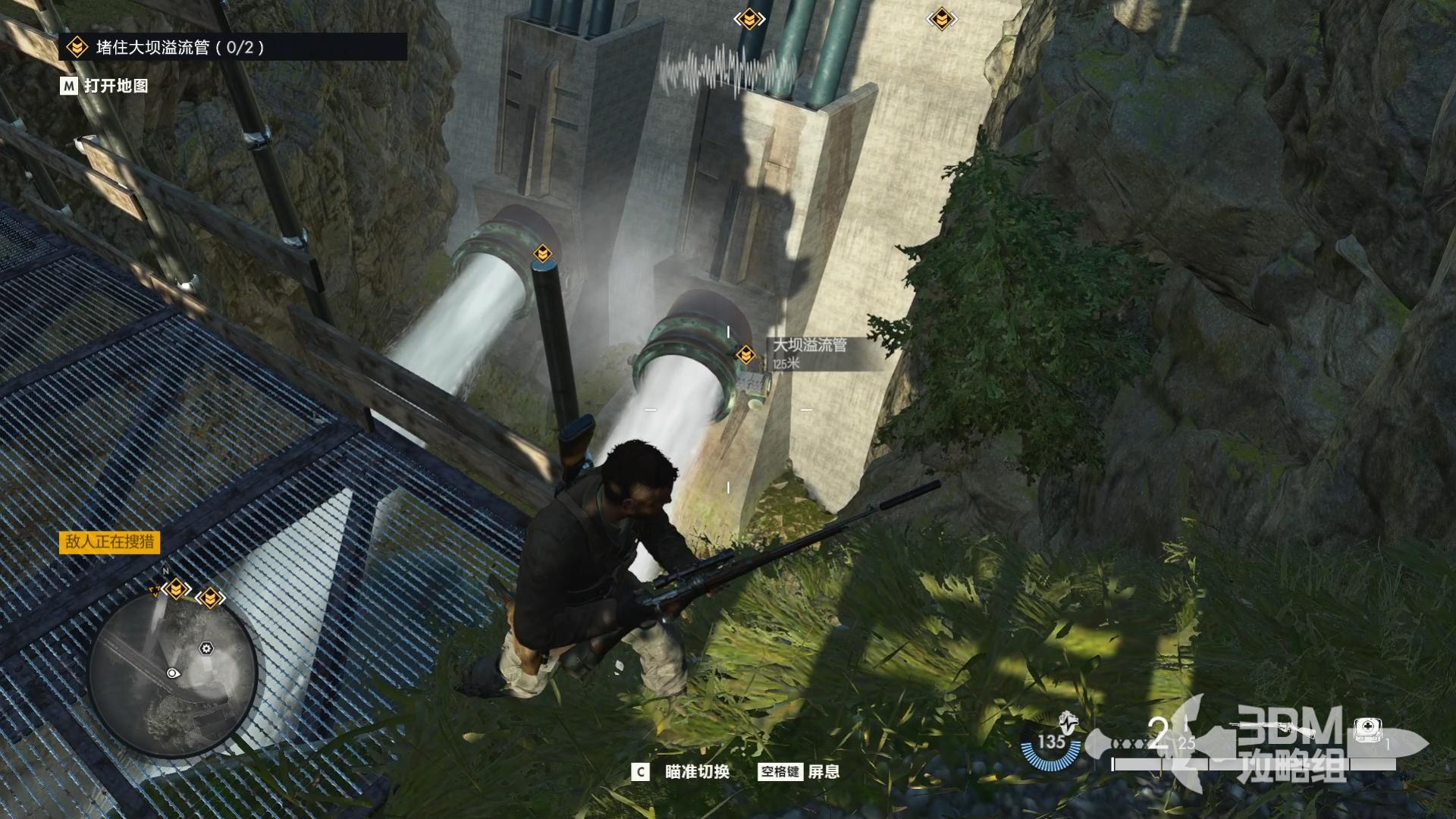The image size is (1456, 819).
Task: Click the gear marker on the minimap
Action: tap(206, 648)
